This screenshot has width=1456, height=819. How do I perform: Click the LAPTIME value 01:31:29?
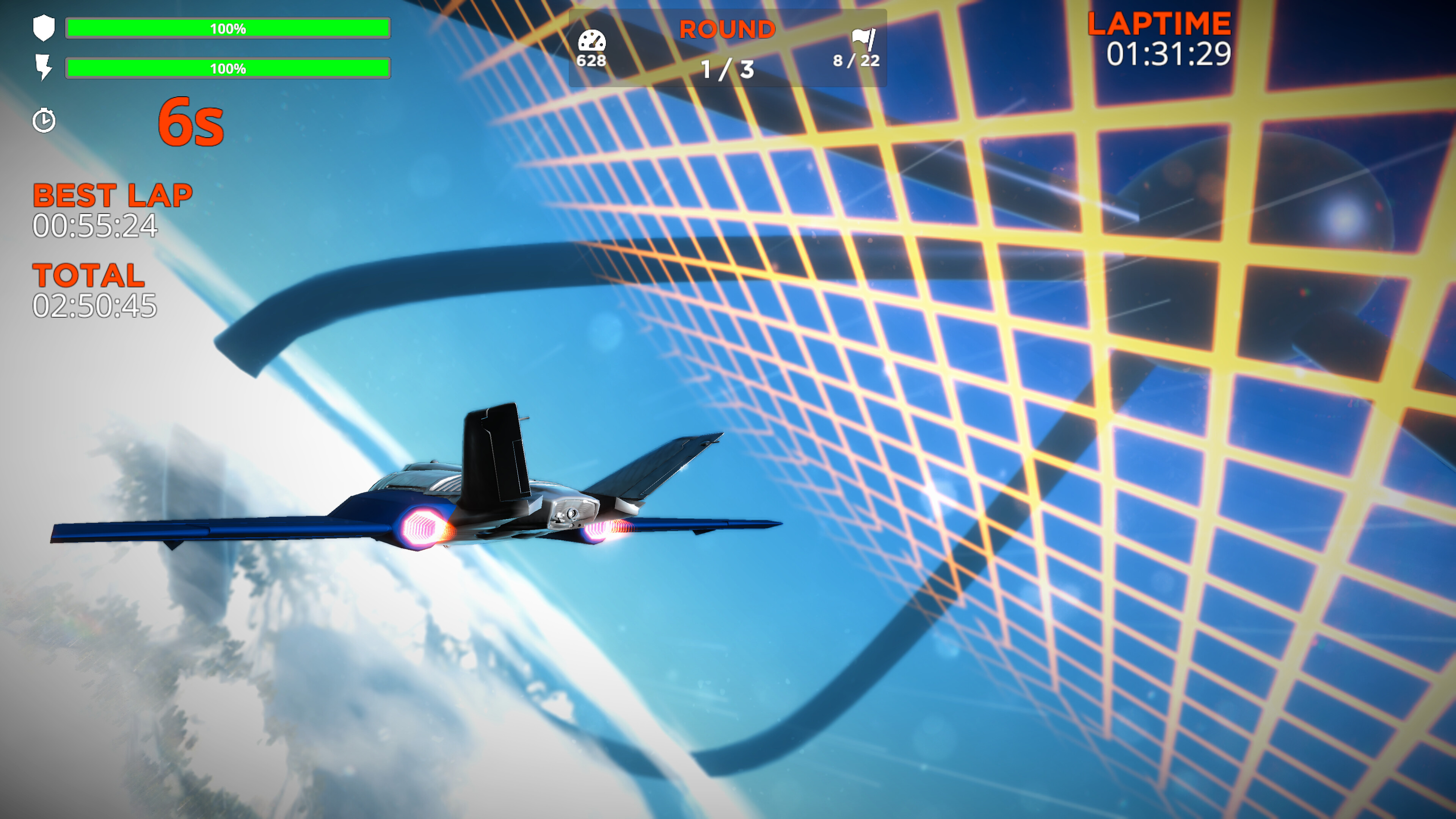click(x=1168, y=54)
